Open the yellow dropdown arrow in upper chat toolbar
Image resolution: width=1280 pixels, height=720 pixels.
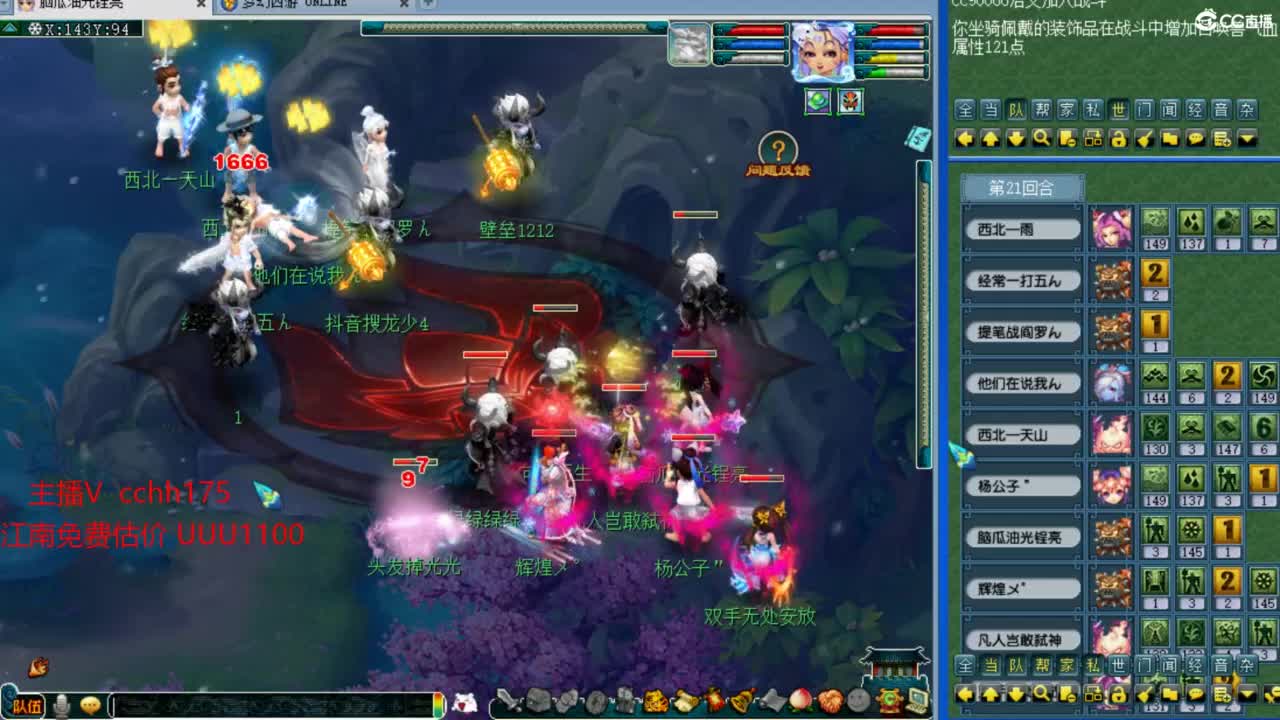(1247, 137)
